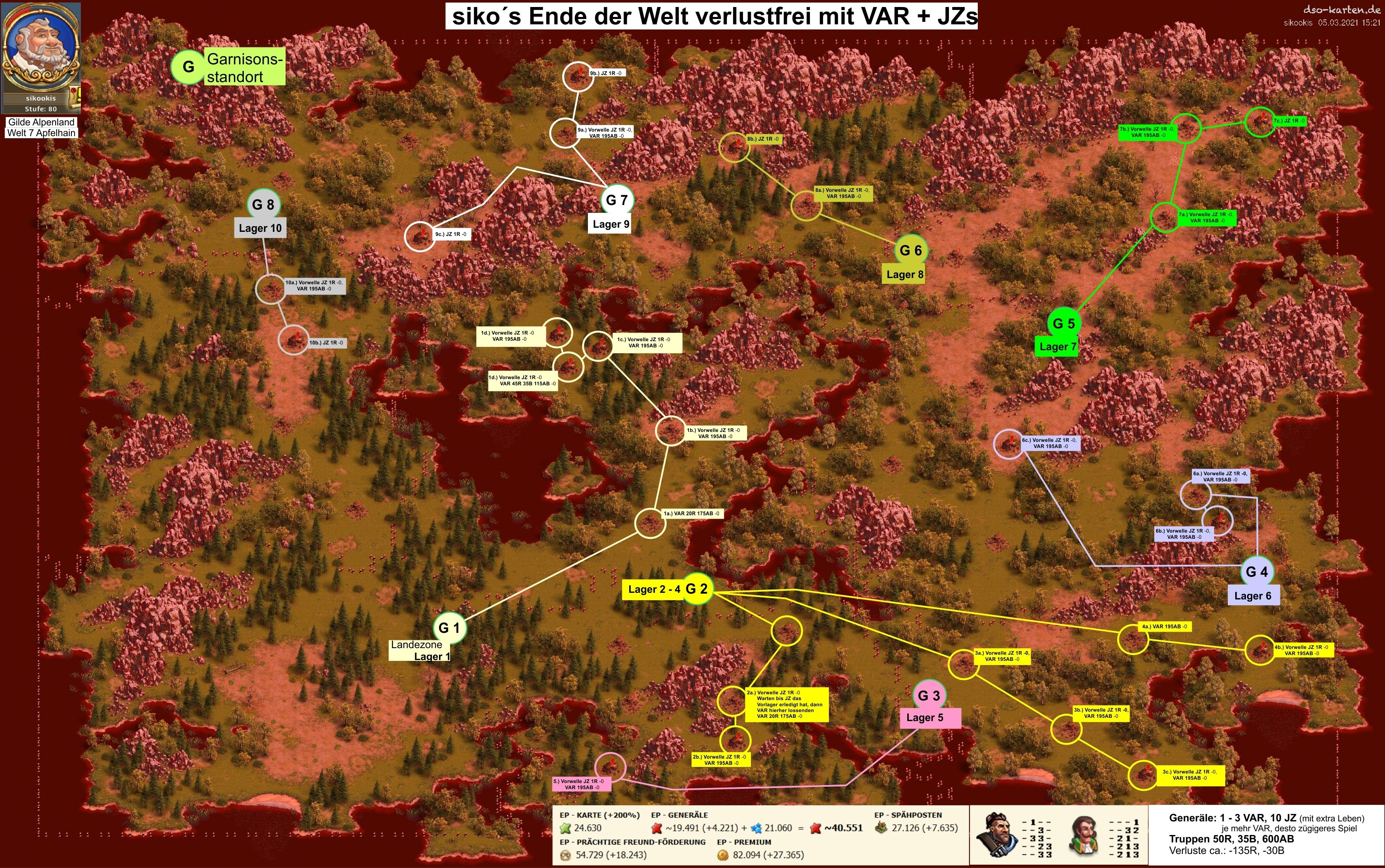
Task: Click the Lager 7 green label
Action: pos(1057,347)
